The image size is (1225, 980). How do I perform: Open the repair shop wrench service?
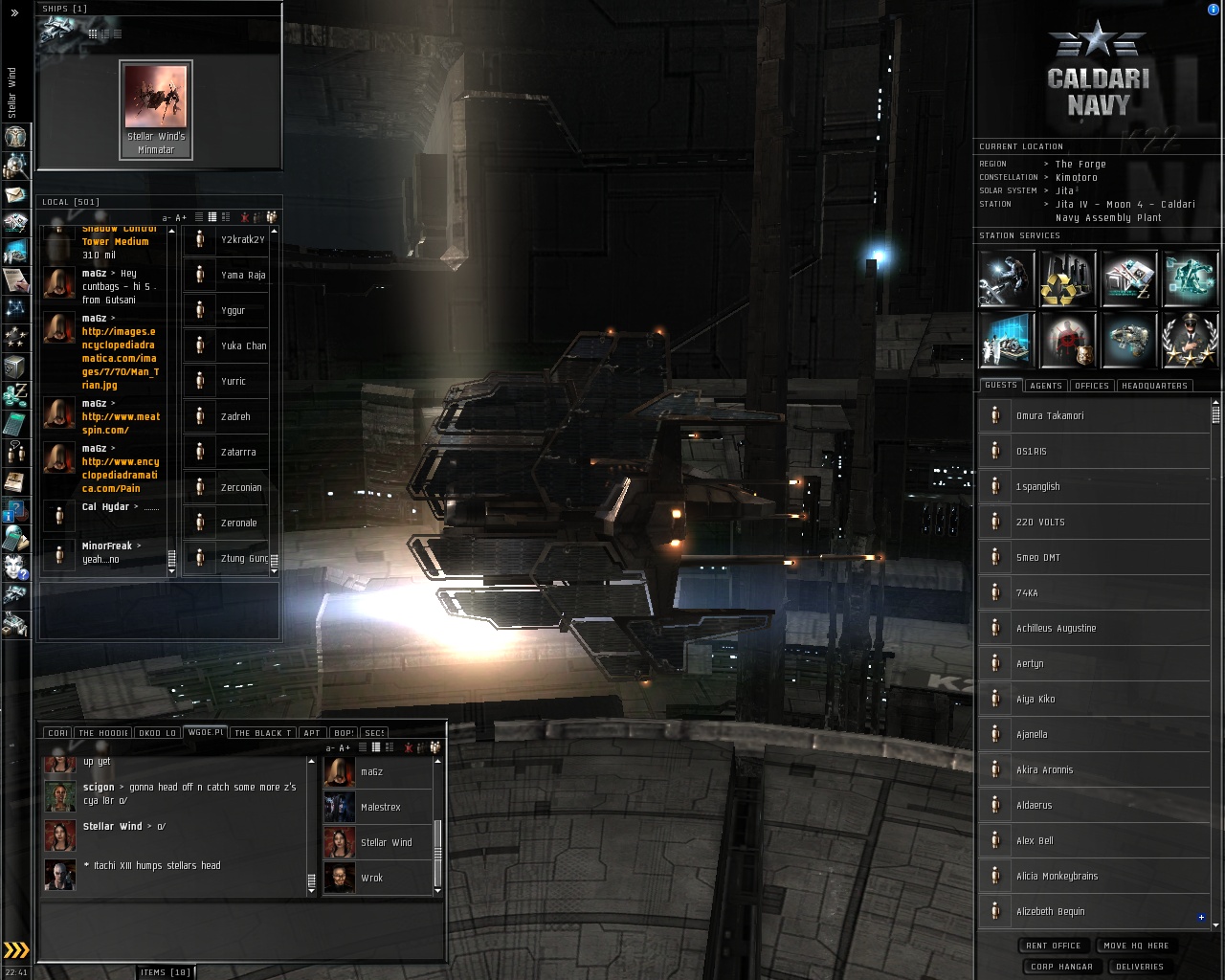1007,278
